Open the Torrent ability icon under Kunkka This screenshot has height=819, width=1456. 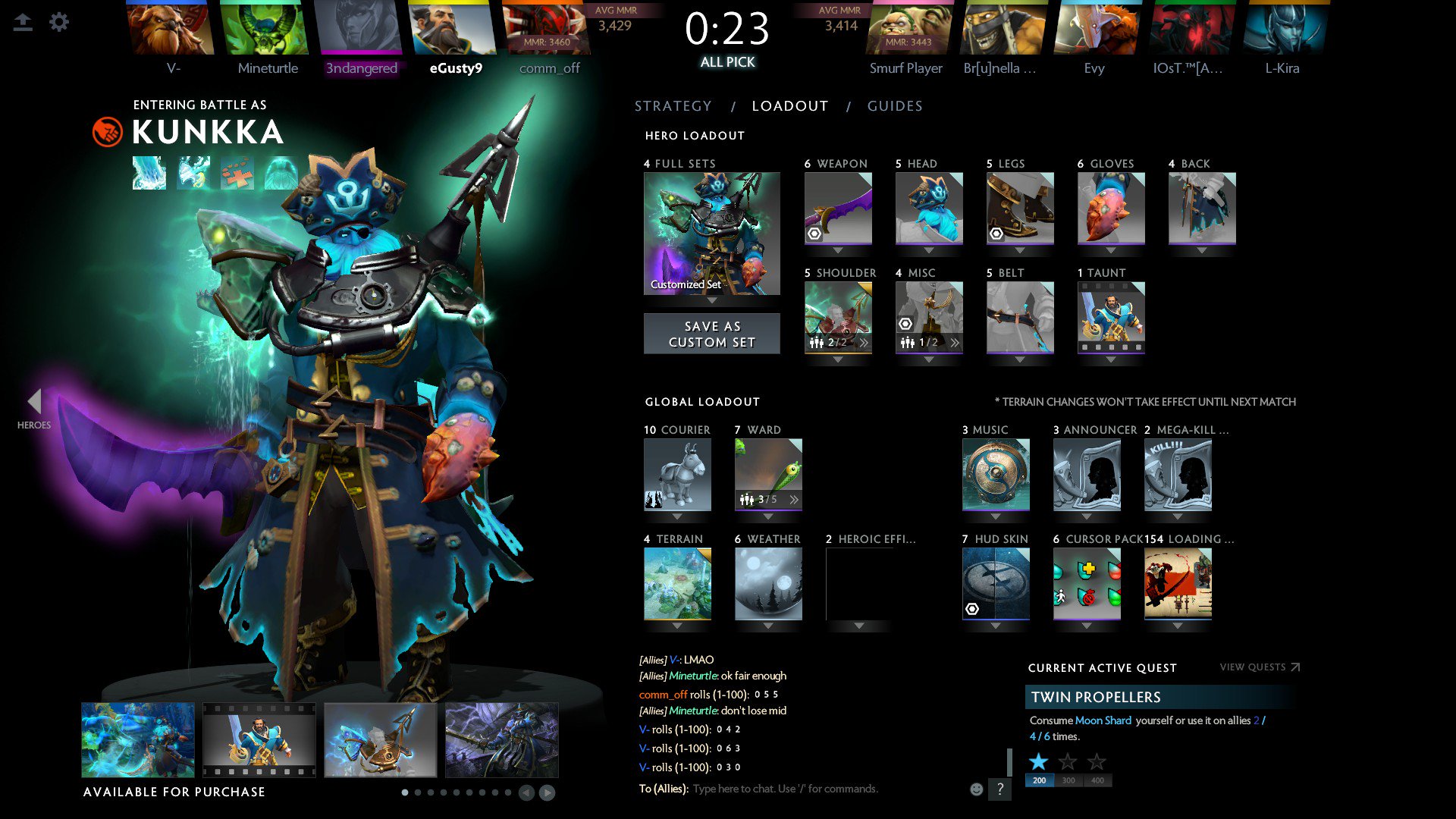tap(149, 173)
